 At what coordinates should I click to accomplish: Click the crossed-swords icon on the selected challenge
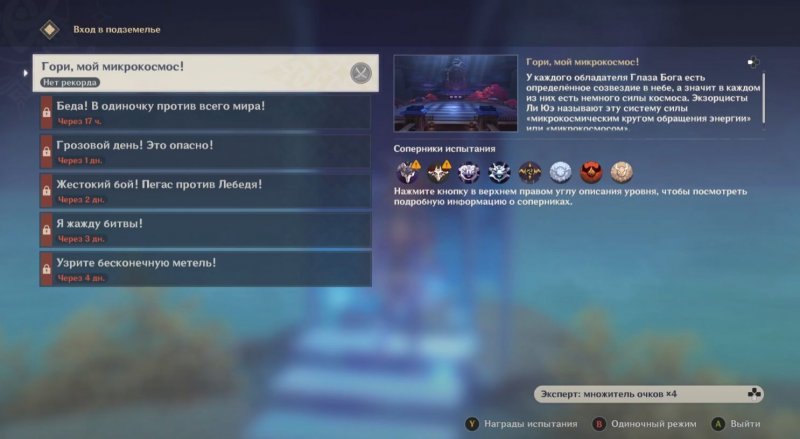click(361, 72)
